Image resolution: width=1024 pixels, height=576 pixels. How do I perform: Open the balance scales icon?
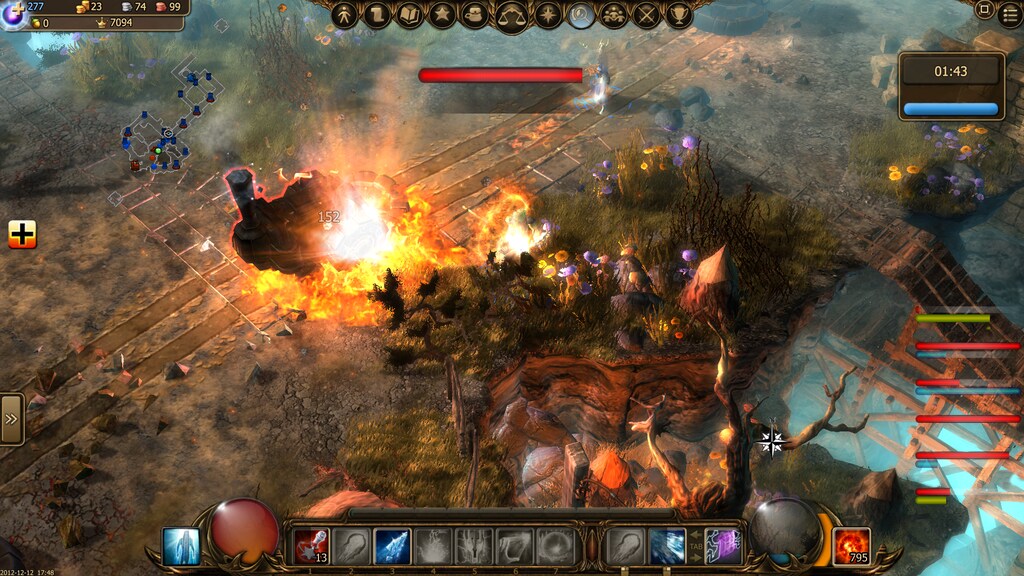(512, 15)
